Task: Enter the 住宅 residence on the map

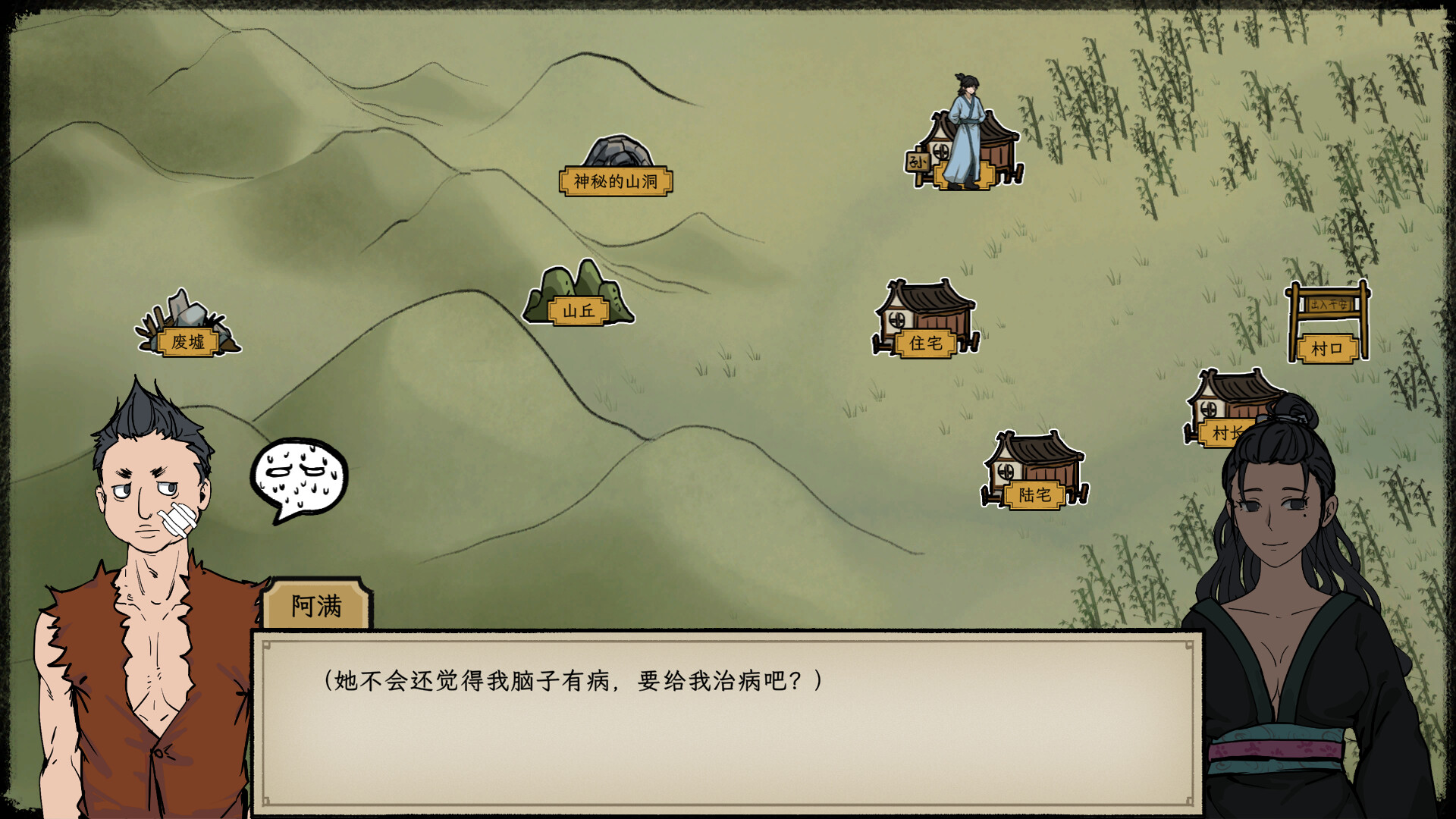Action: point(927,342)
